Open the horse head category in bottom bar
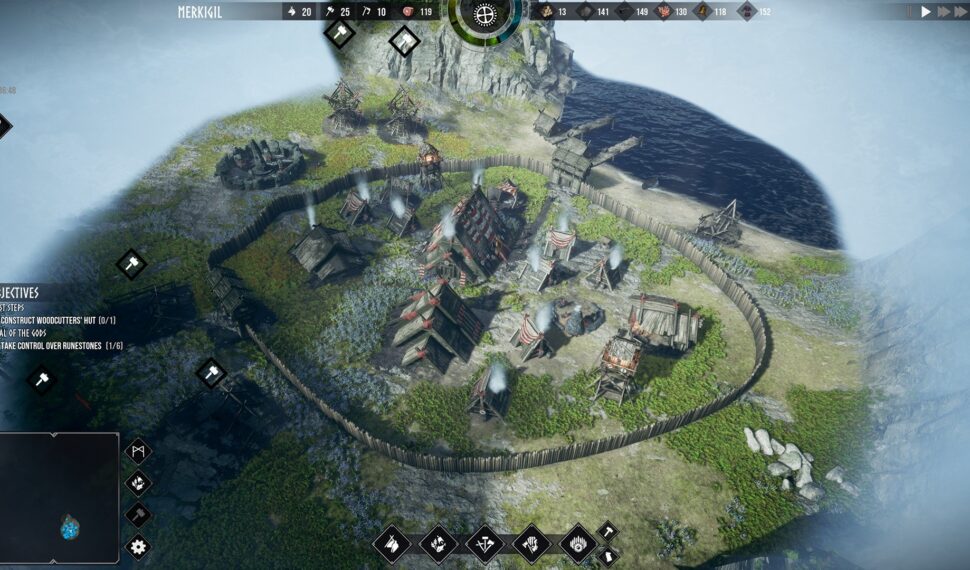This screenshot has width=970, height=570. coord(391,544)
